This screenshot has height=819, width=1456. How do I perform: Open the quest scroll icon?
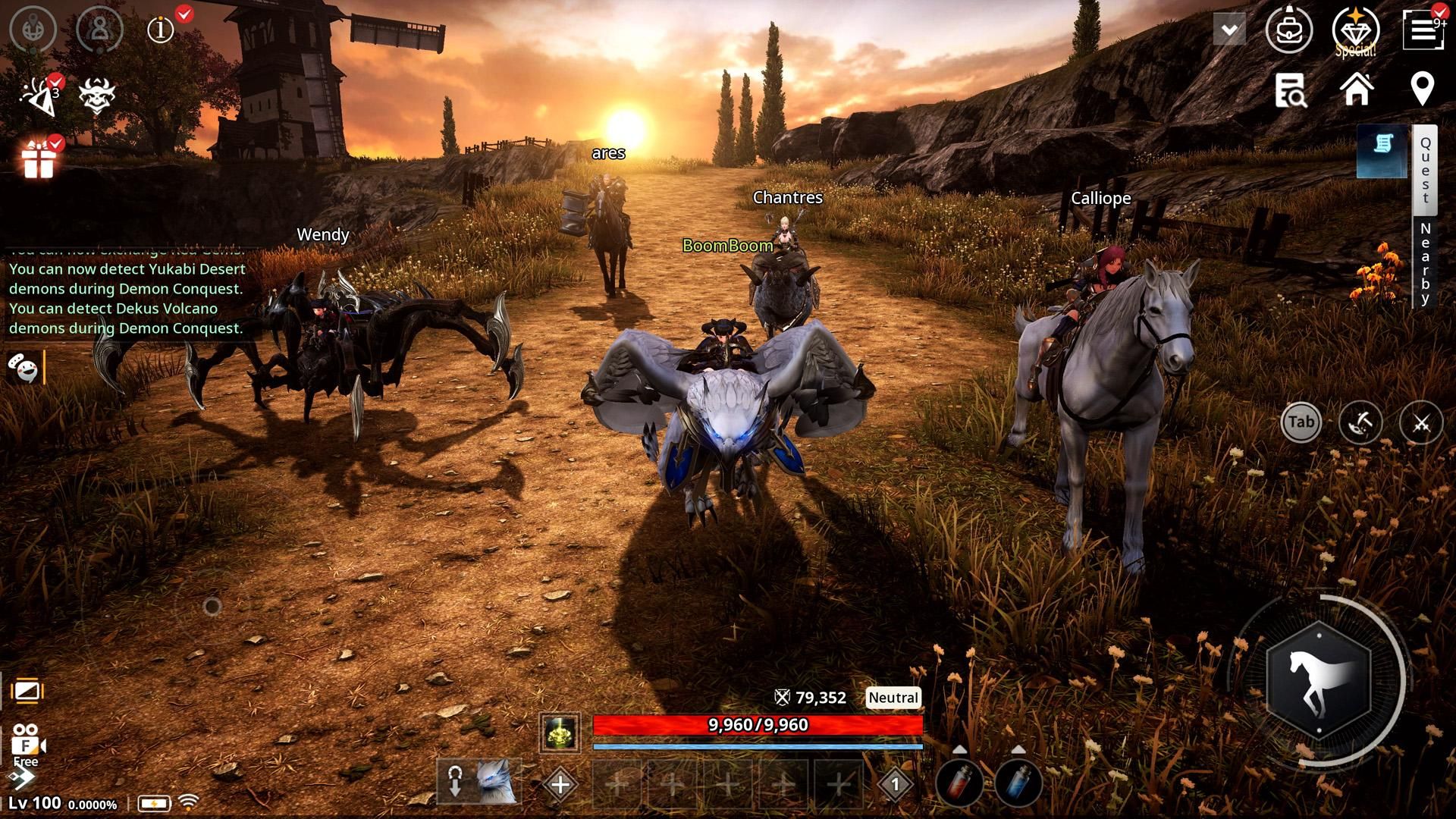tap(1382, 149)
